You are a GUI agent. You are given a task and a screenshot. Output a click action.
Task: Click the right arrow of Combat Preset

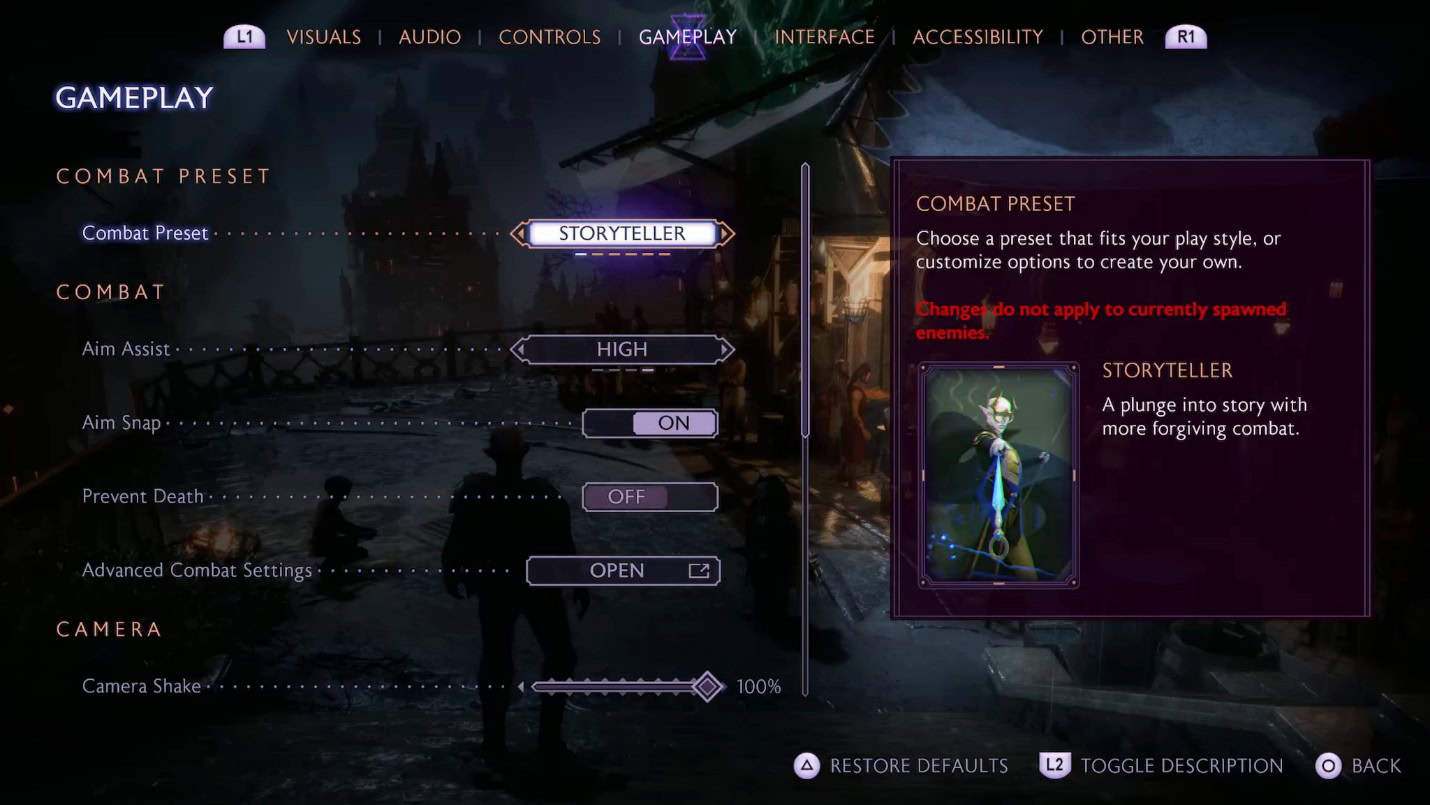pos(727,234)
